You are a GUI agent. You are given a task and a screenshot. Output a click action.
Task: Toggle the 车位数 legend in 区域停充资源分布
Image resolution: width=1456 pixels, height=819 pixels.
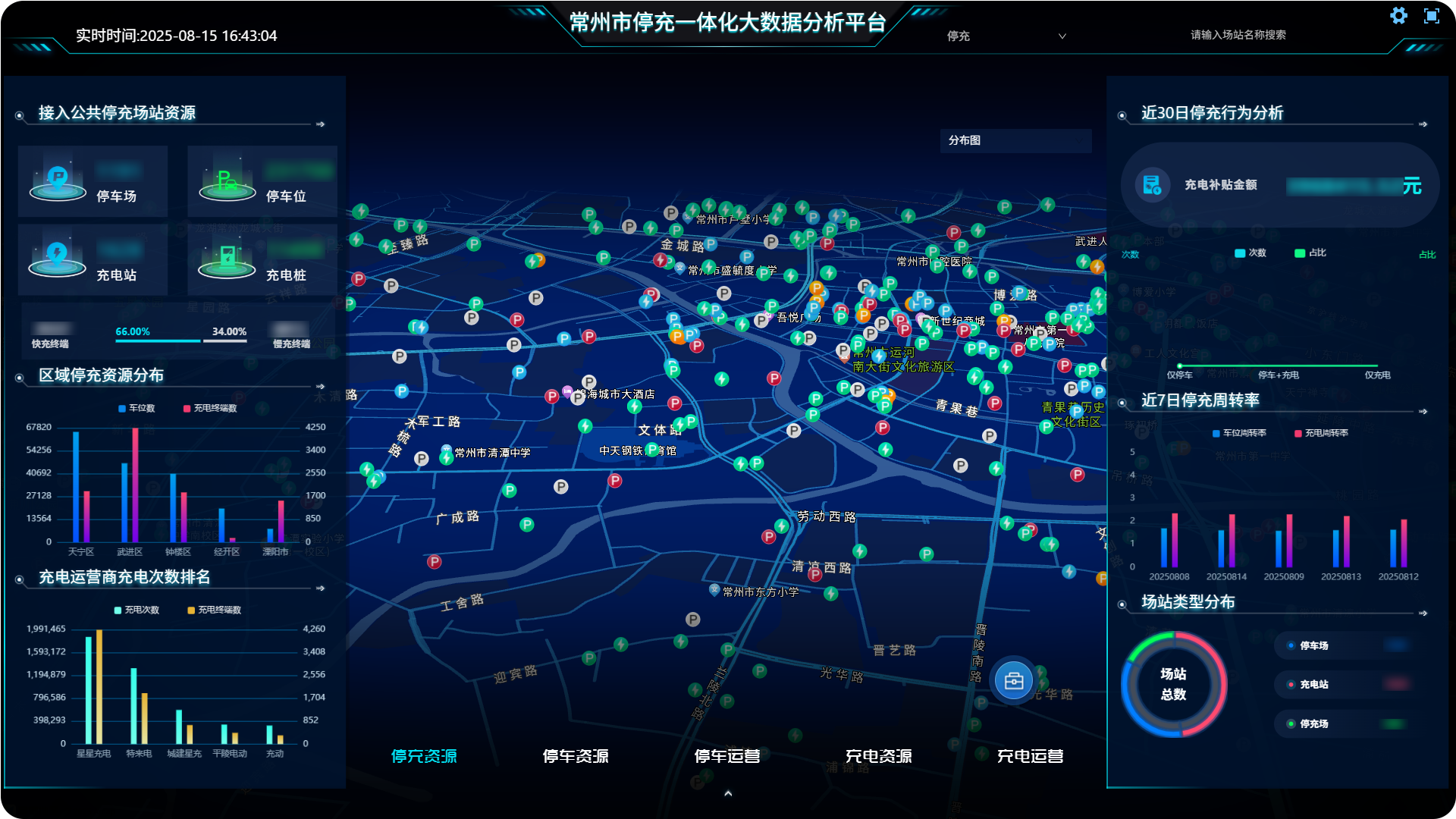[135, 408]
